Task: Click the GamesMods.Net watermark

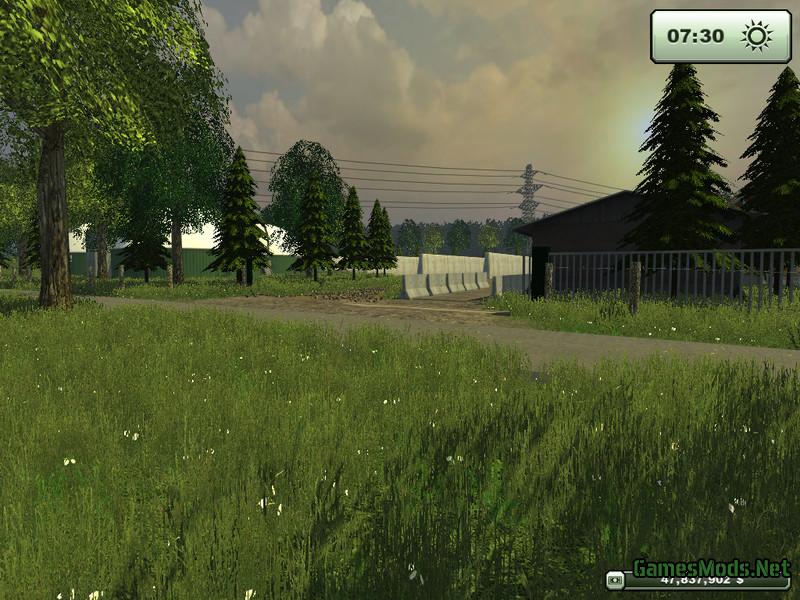Action: [x=711, y=567]
